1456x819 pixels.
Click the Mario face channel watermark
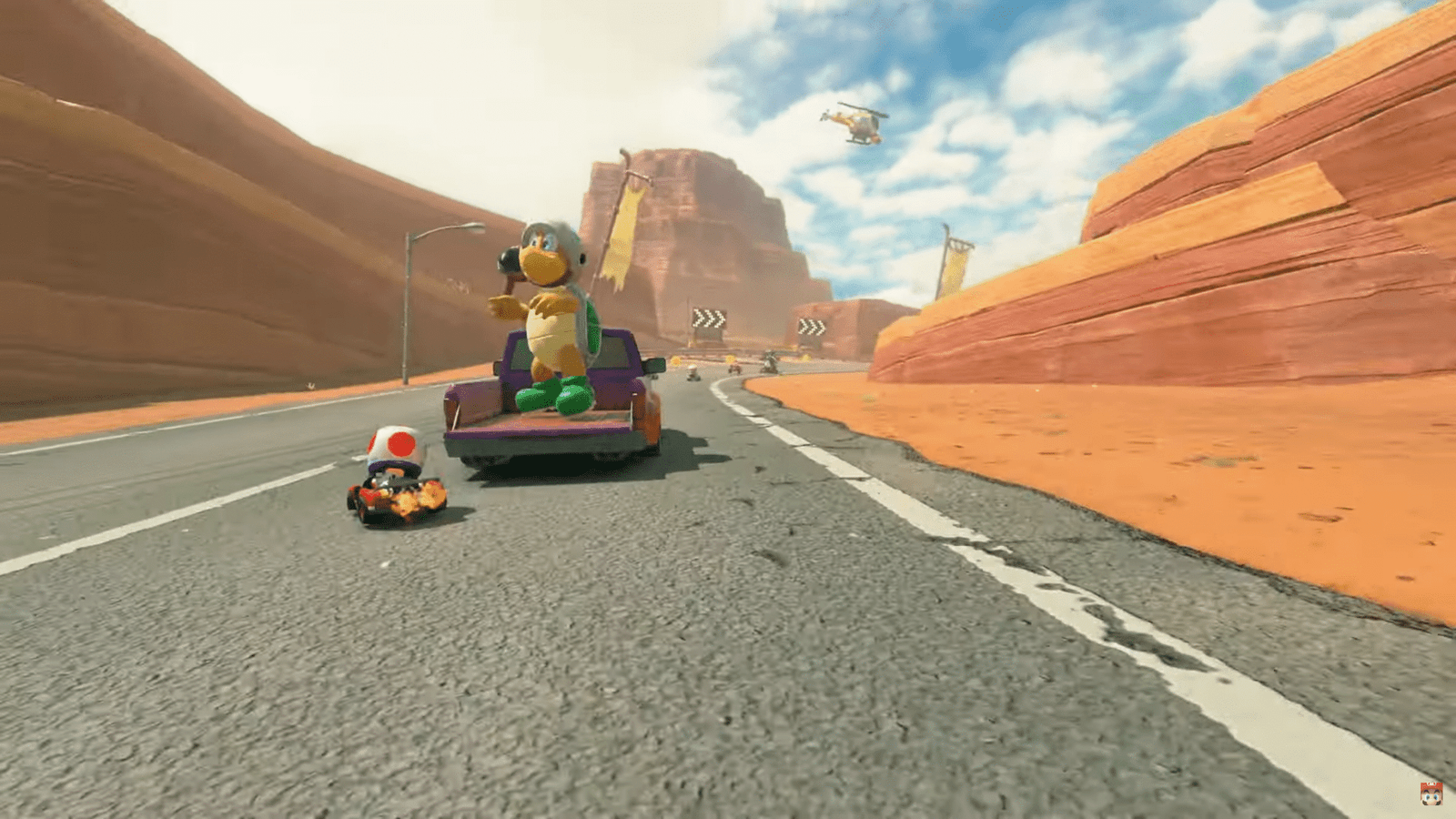pyautogui.click(x=1431, y=794)
